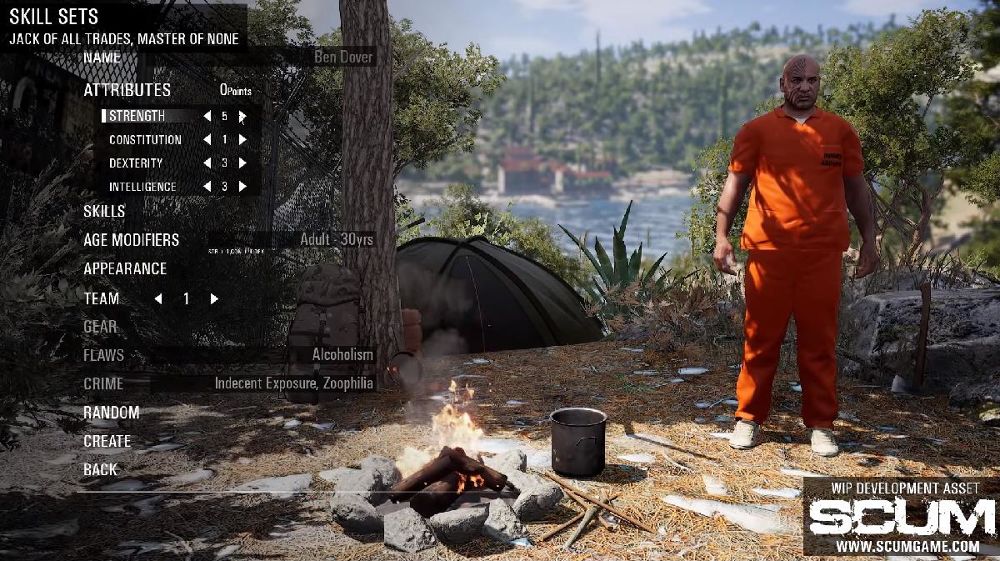The height and width of the screenshot is (561, 1000).
Task: Choose the Flaws entry showing Alcoholism
Action: (x=104, y=355)
